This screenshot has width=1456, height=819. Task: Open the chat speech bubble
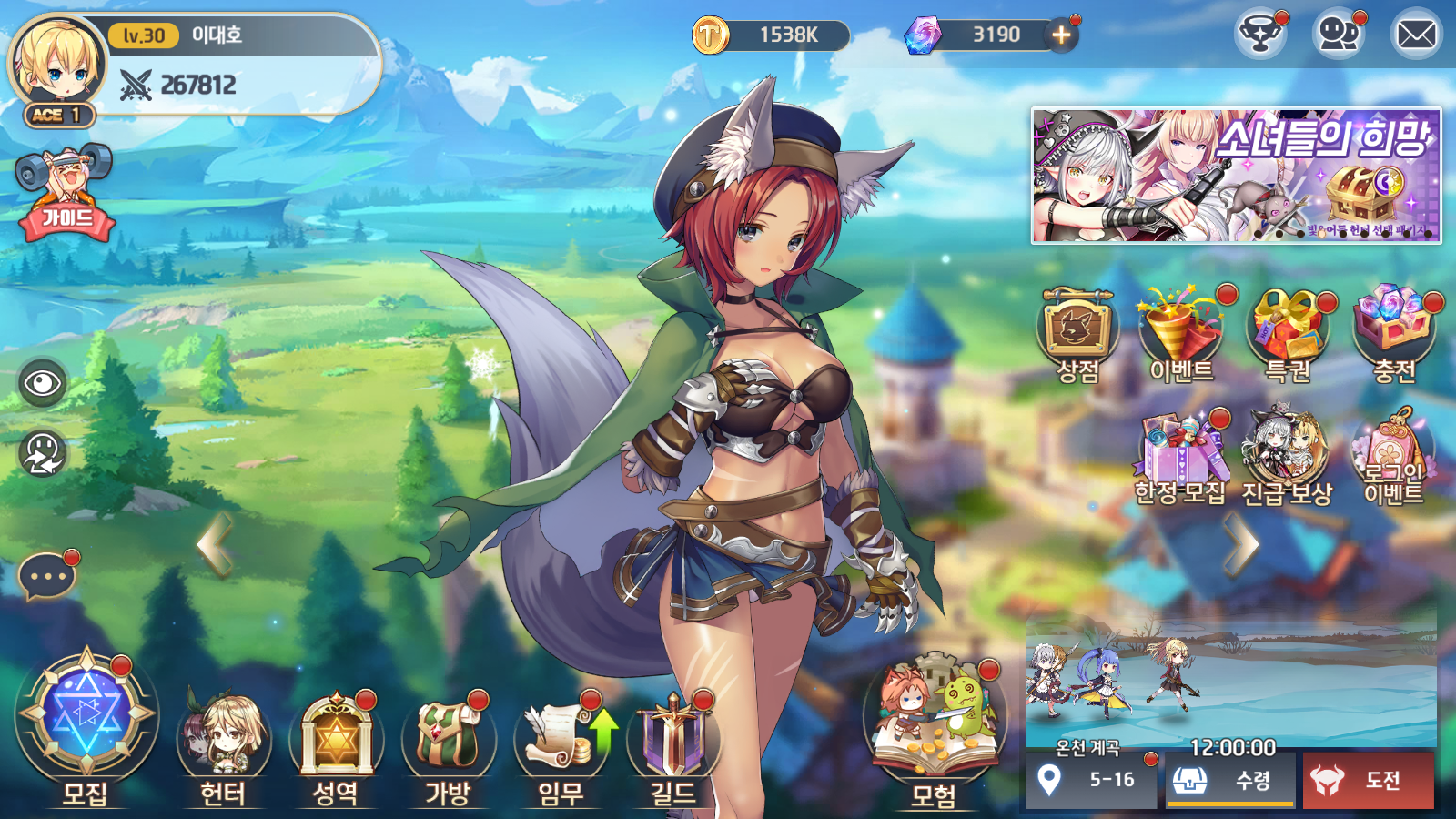[45, 577]
